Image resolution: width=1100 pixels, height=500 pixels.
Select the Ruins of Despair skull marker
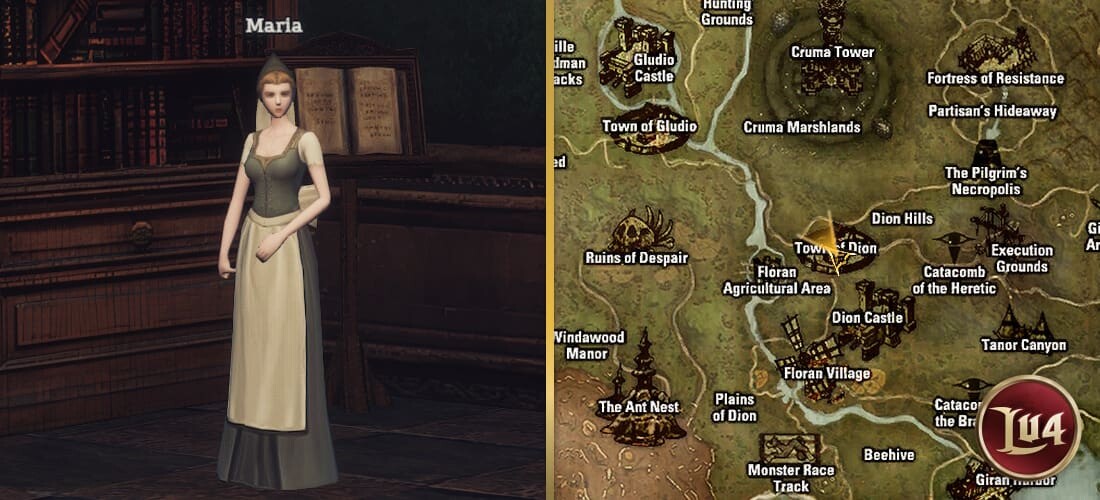pos(637,234)
